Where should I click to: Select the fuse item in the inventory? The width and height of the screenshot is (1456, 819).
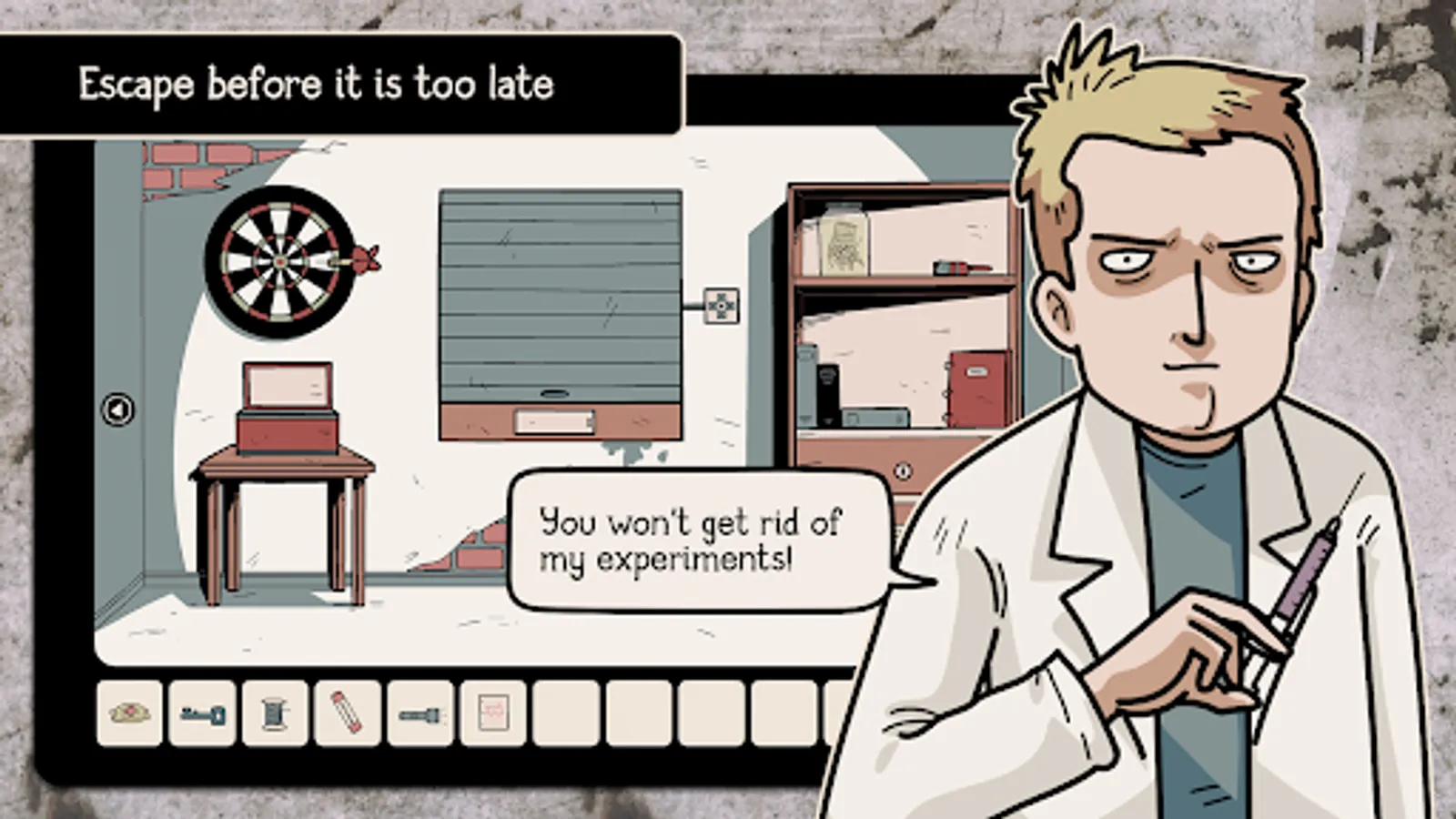coord(346,714)
